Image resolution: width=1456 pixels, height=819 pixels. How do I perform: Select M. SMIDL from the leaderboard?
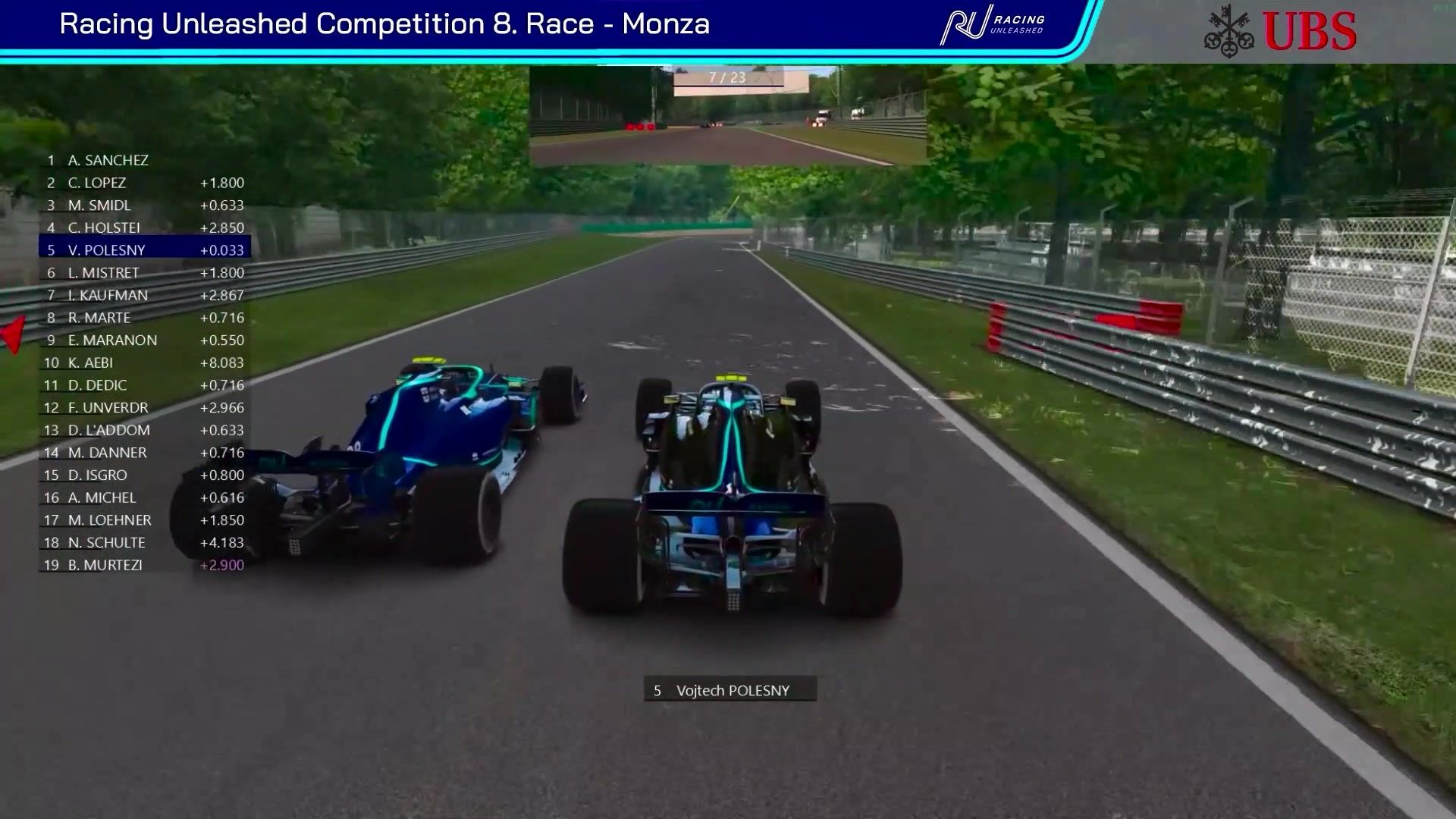[99, 205]
